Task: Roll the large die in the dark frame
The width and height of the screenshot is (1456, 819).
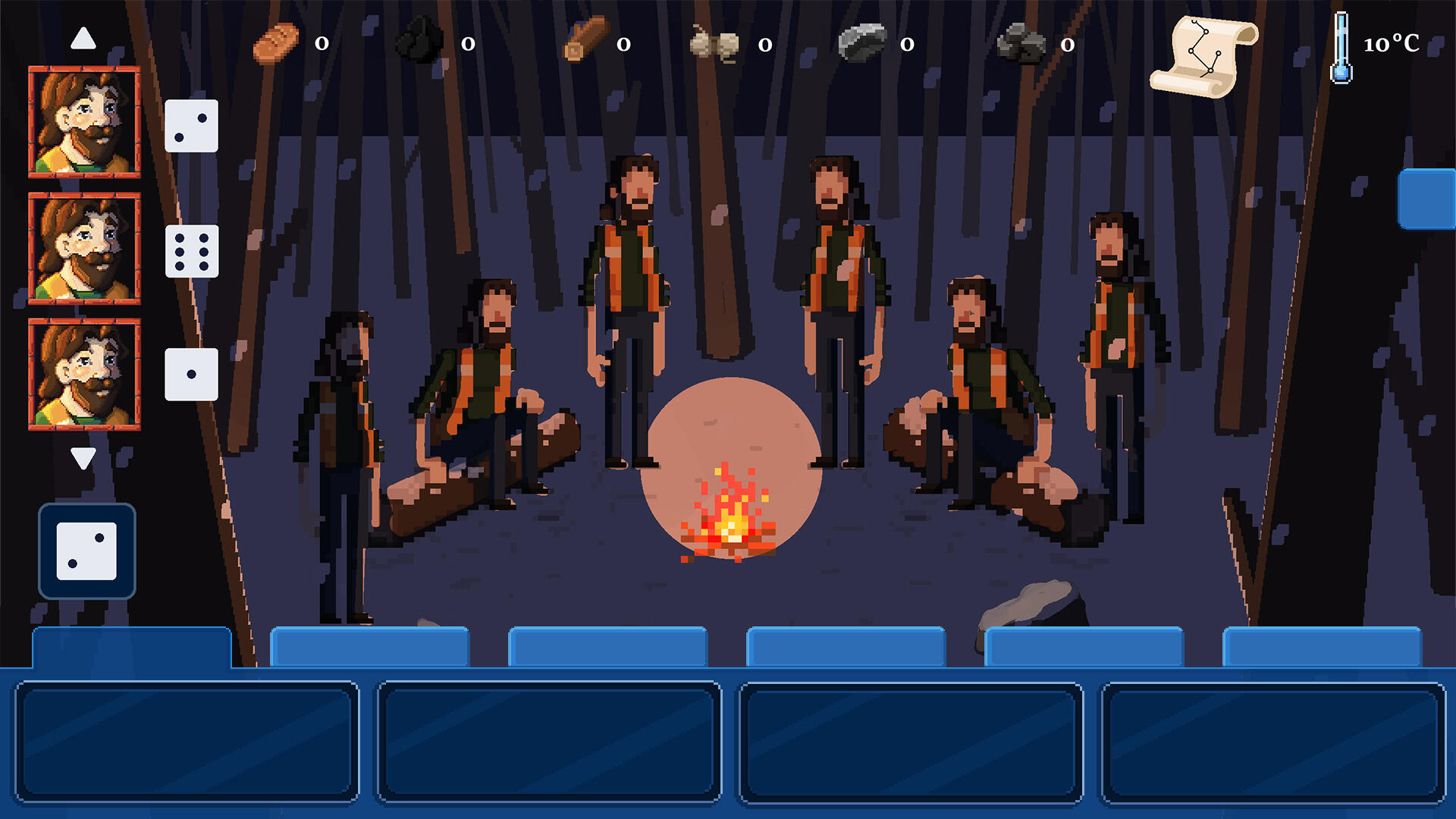Action: [87, 551]
